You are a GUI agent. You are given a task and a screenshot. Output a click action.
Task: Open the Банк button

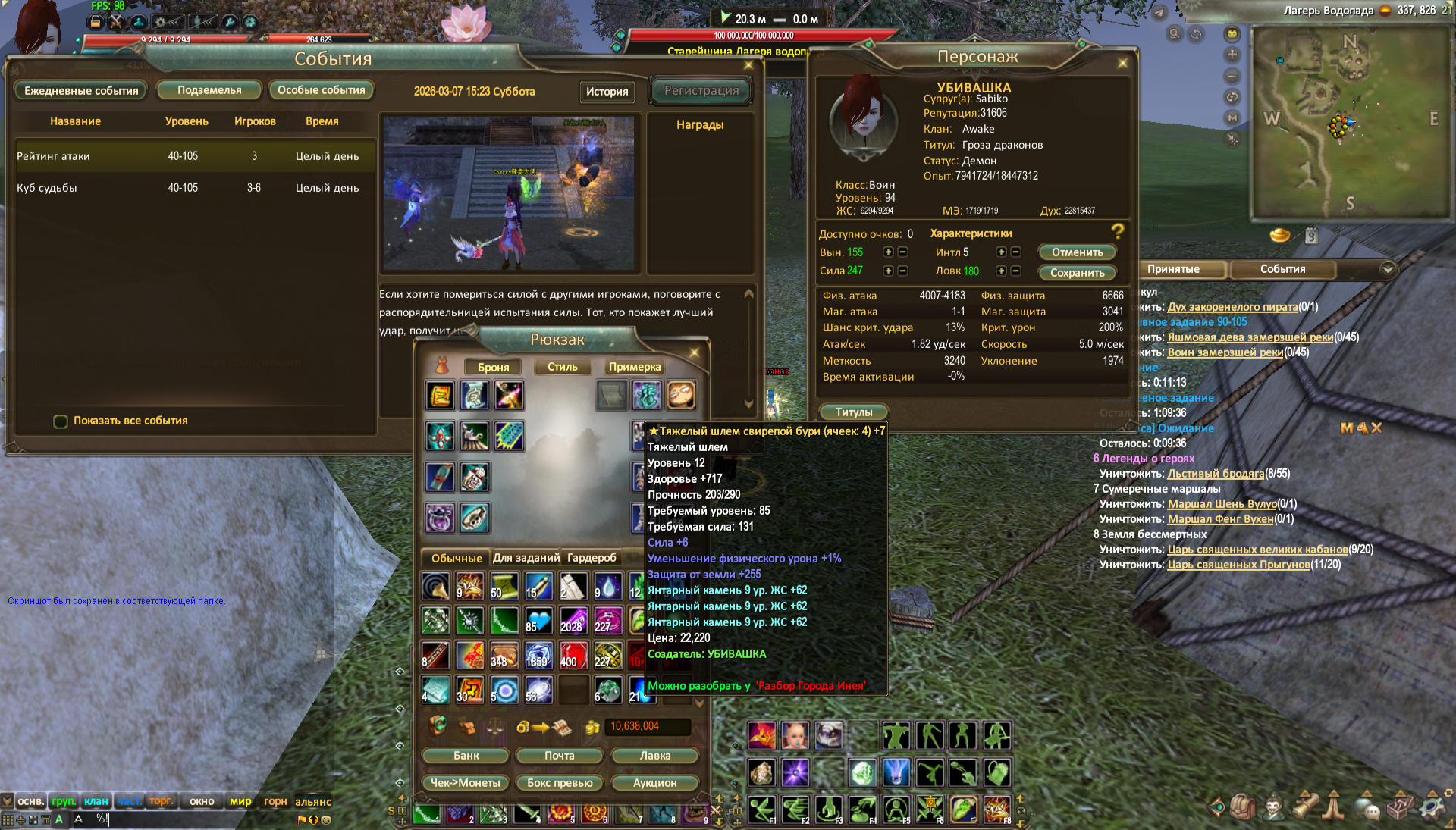point(466,756)
